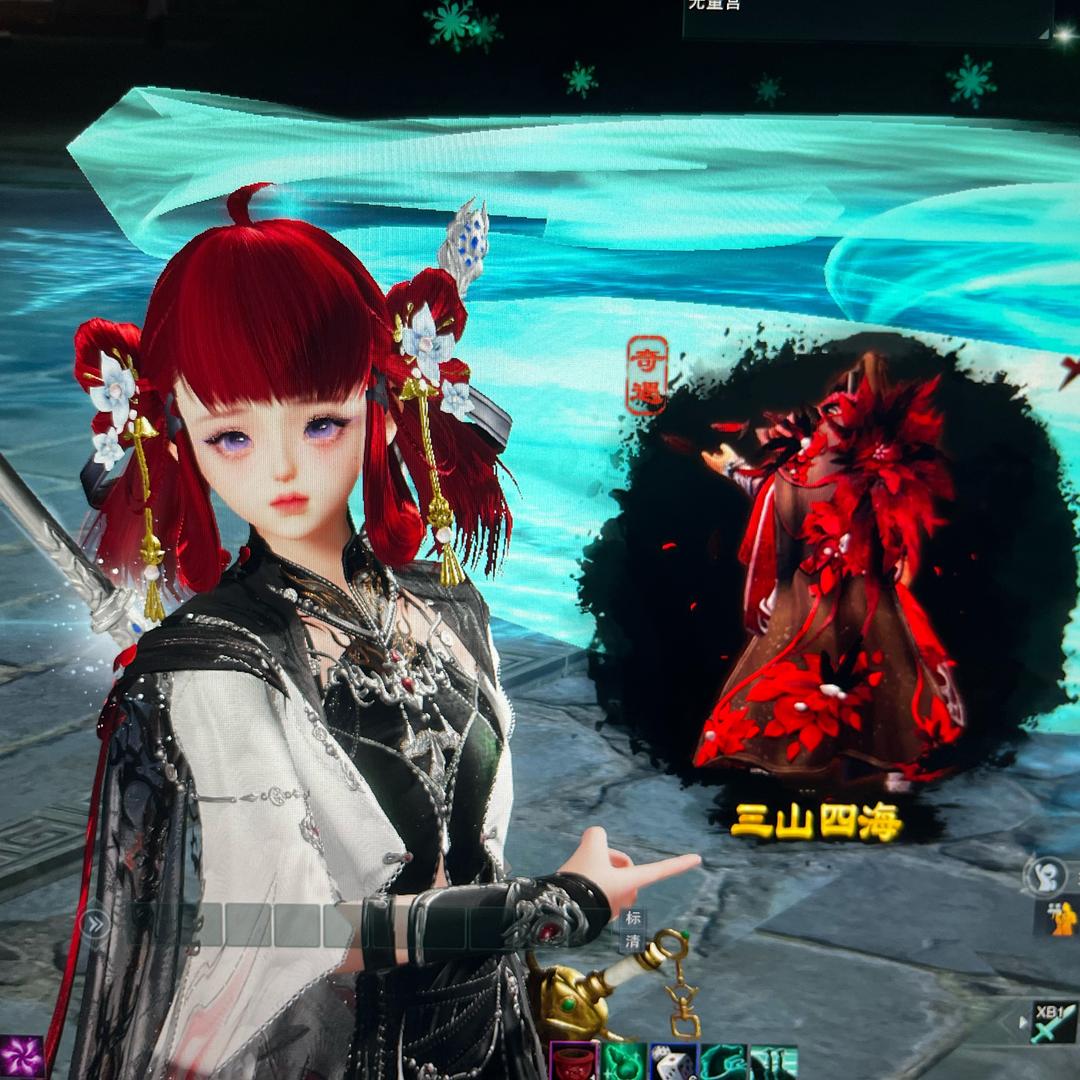Activate the teal skill with dark vertical strokes
Screen dimensions: 1080x1080
pyautogui.click(x=772, y=1062)
